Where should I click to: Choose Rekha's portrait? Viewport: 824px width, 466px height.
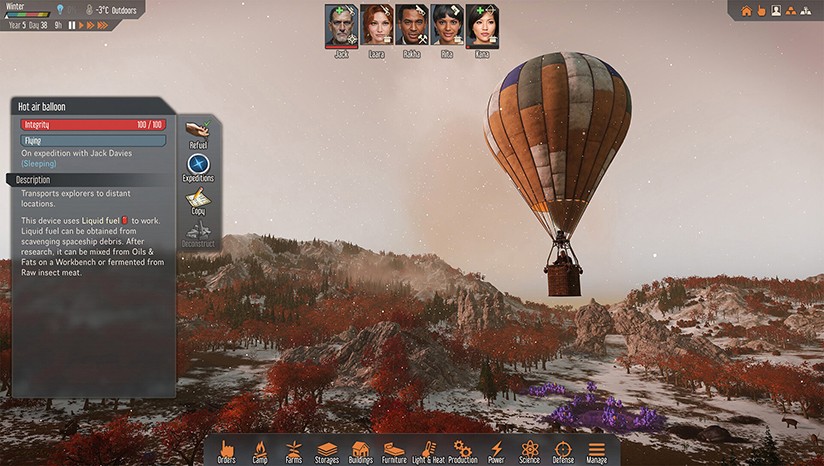[x=411, y=26]
